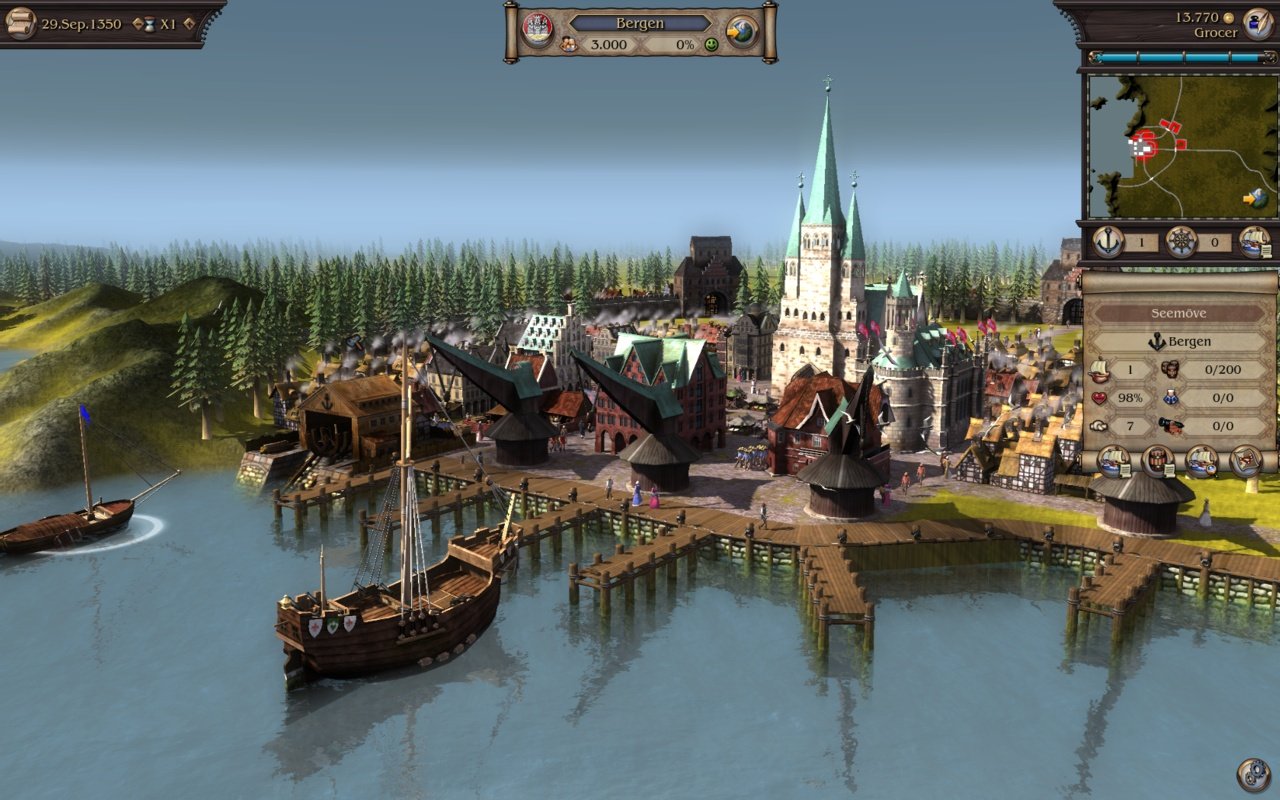Click the green smiley showing town mood
Screen dimensions: 1280x800
[711, 45]
